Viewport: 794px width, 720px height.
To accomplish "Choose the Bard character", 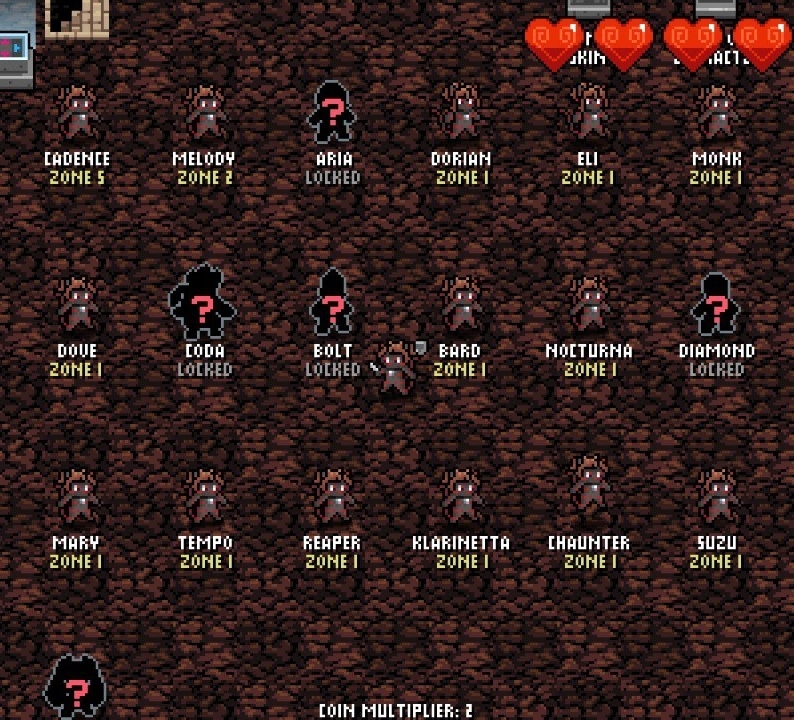I will pyautogui.click(x=461, y=305).
